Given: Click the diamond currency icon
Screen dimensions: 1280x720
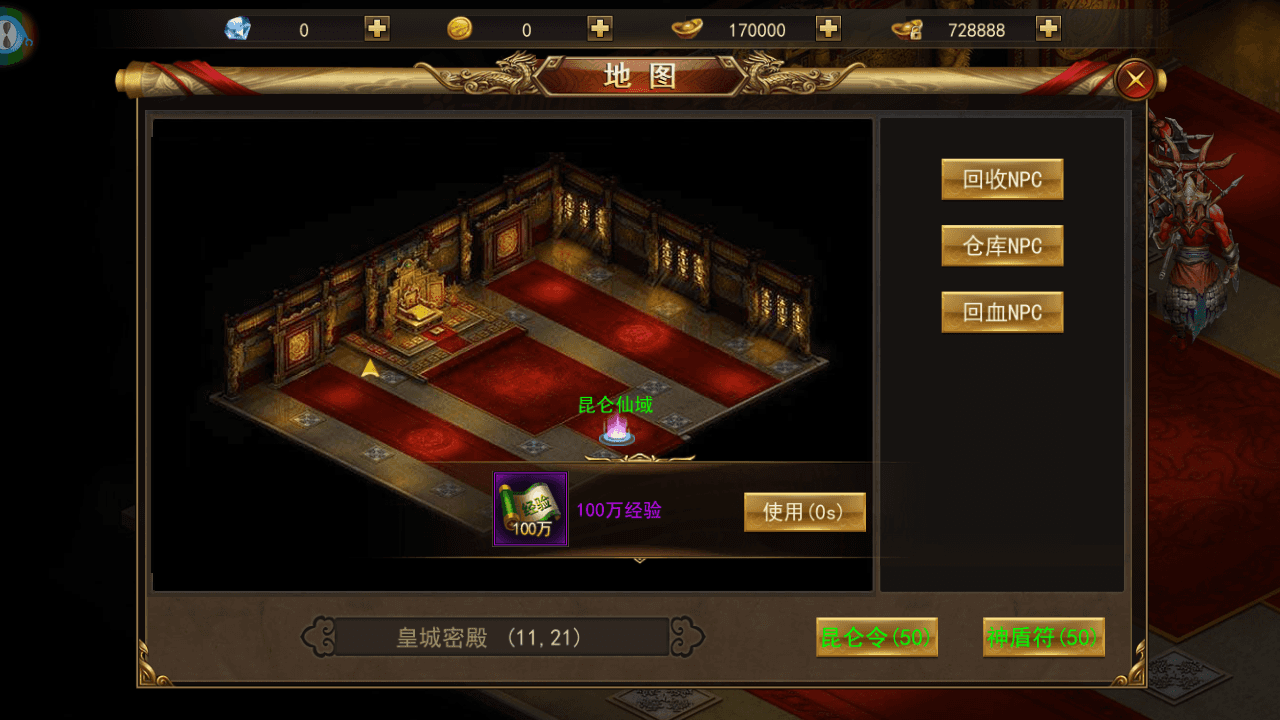Looking at the screenshot, I should coord(238,29).
